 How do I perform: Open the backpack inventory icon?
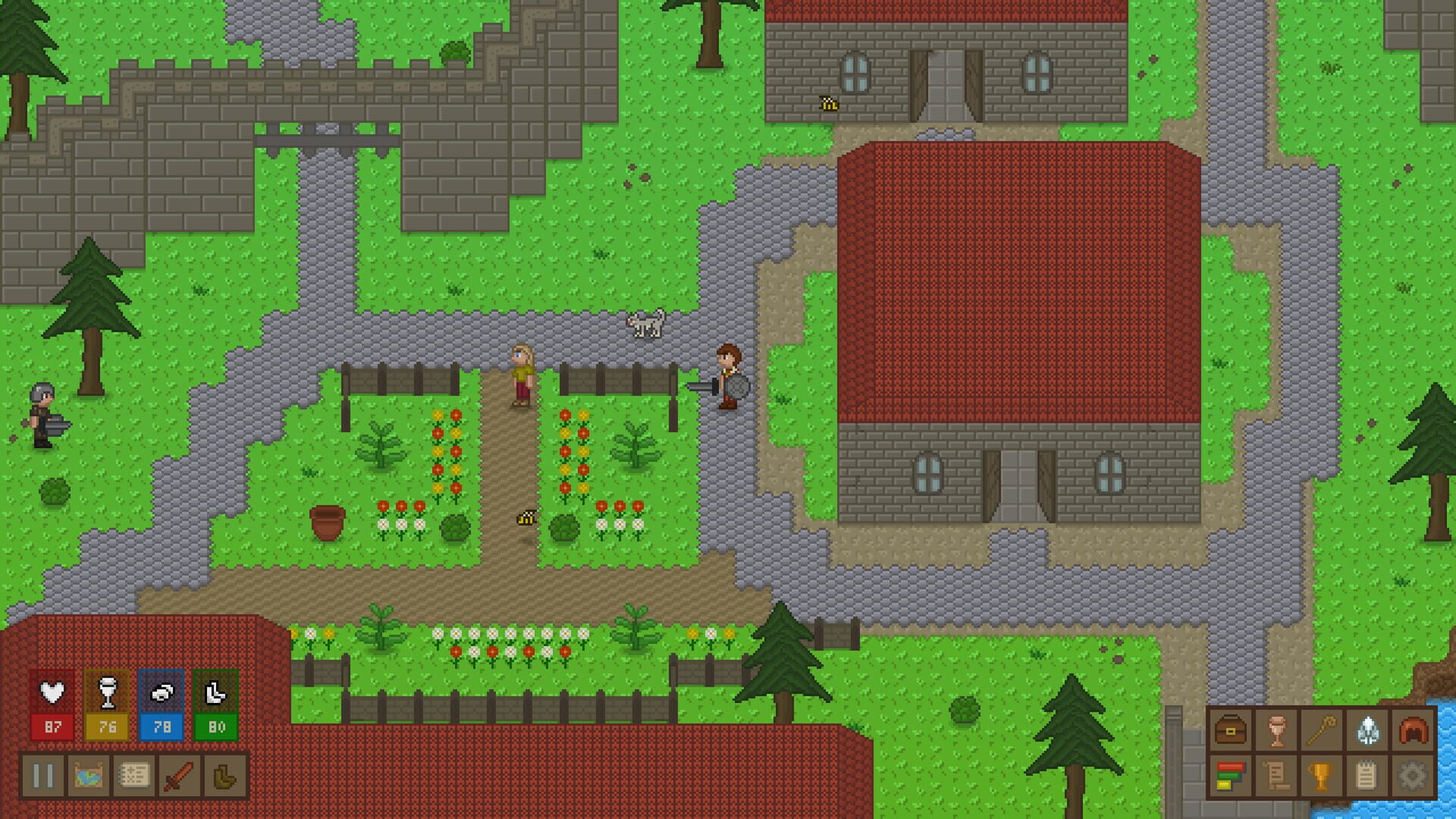click(1230, 730)
